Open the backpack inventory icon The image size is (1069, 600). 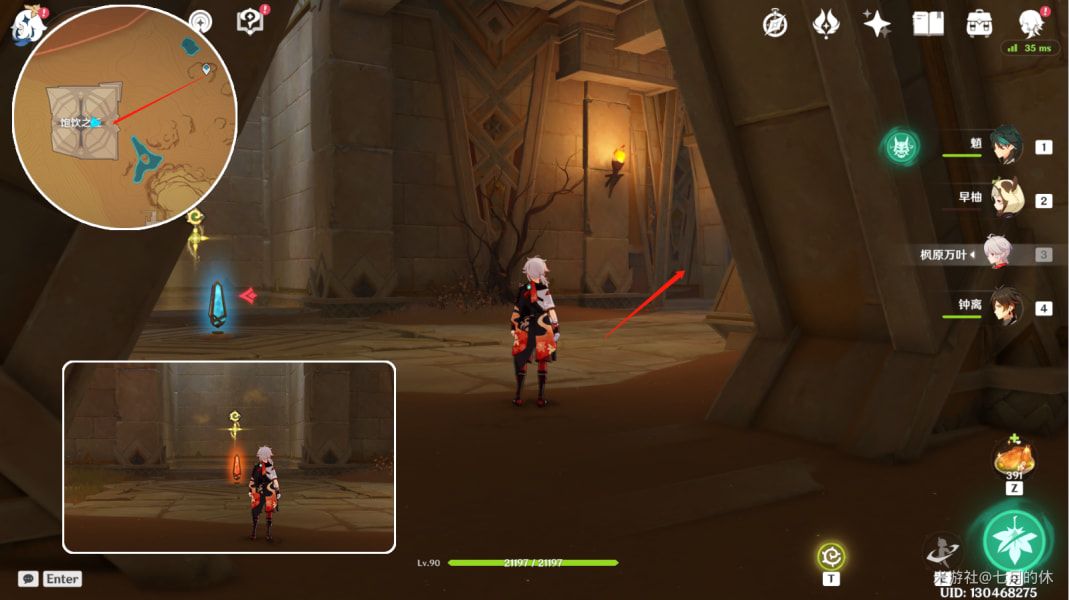click(979, 24)
